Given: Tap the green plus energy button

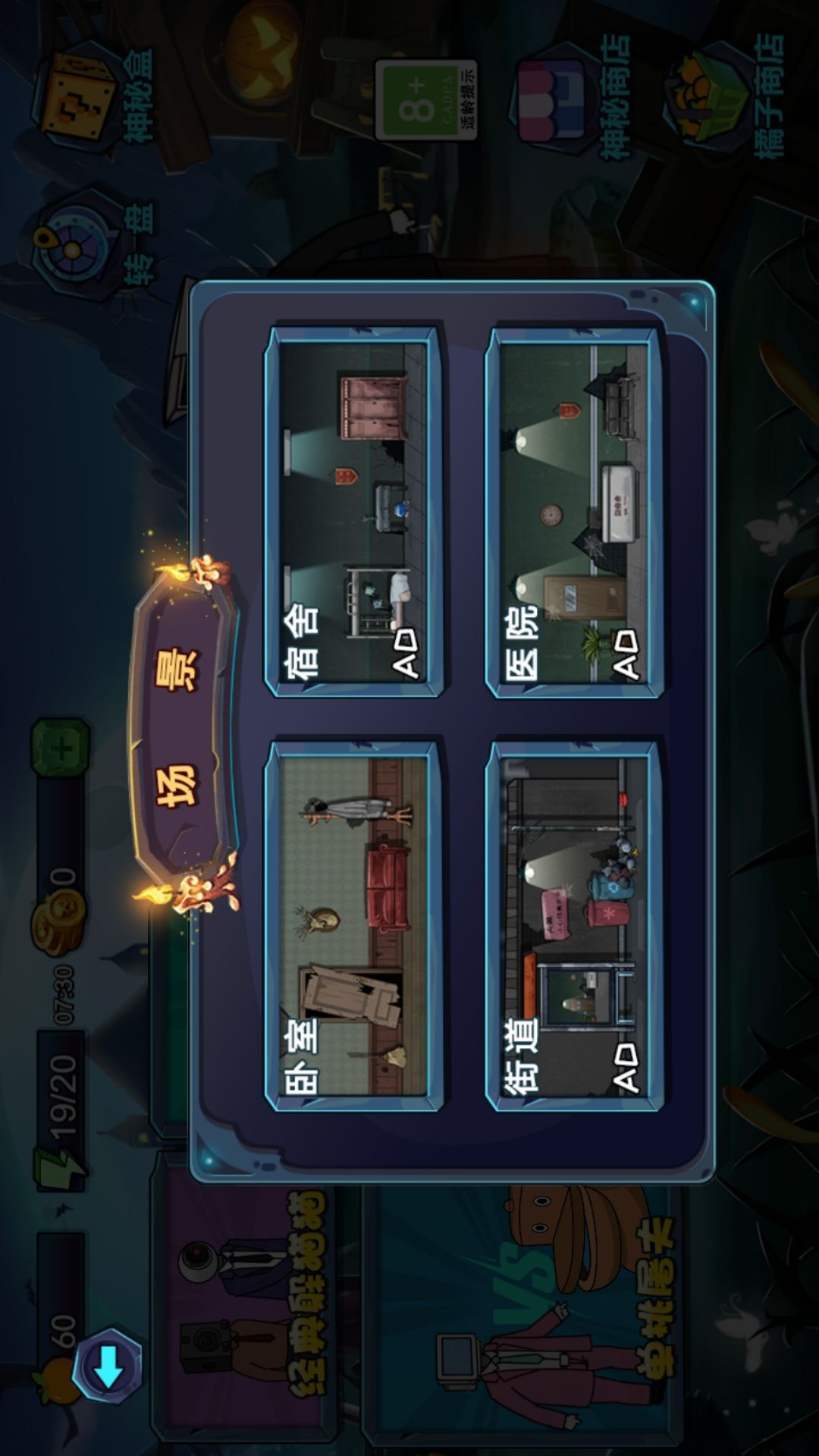Looking at the screenshot, I should [x=61, y=748].
